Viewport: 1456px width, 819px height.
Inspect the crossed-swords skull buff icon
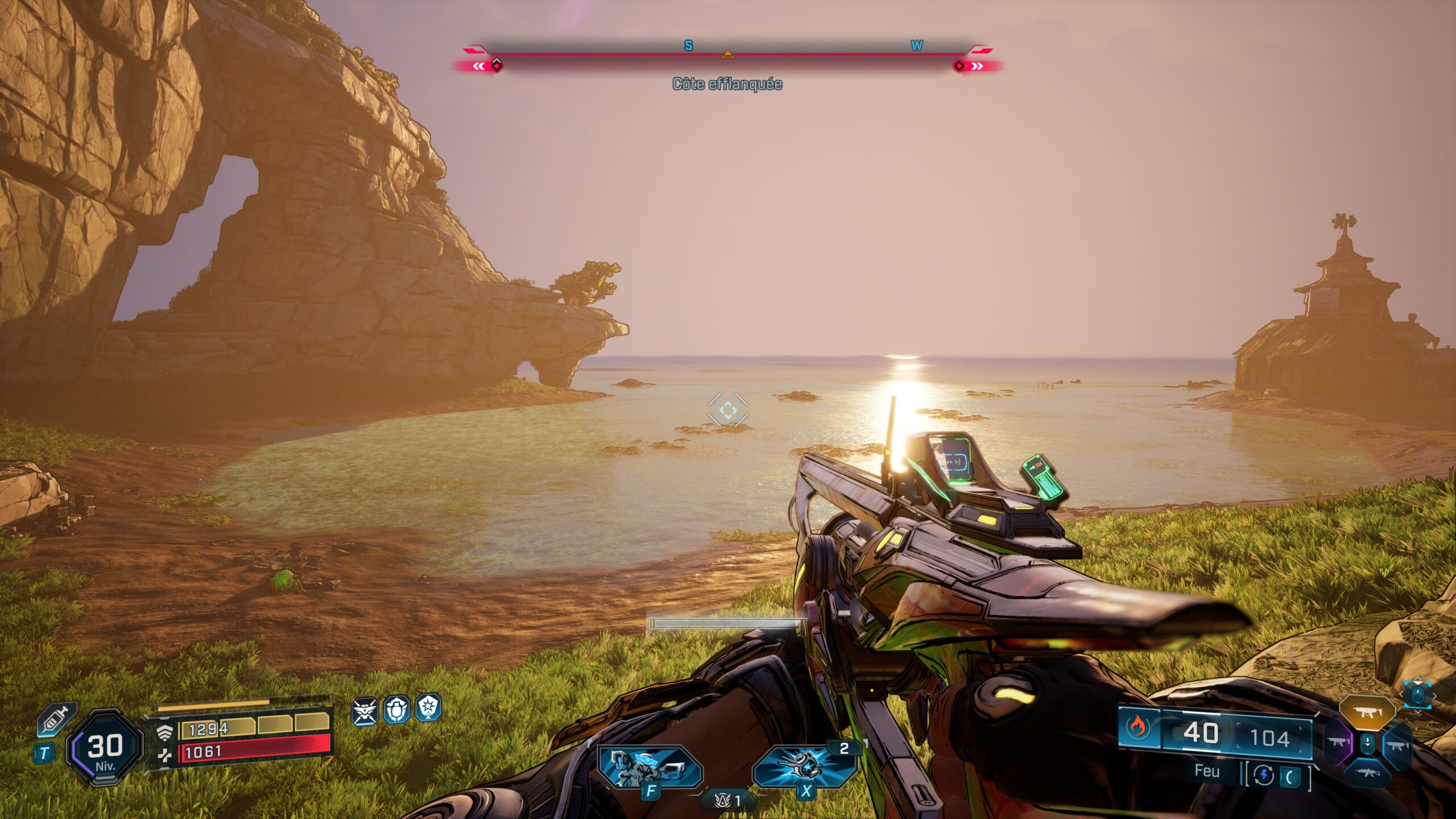coord(364,711)
